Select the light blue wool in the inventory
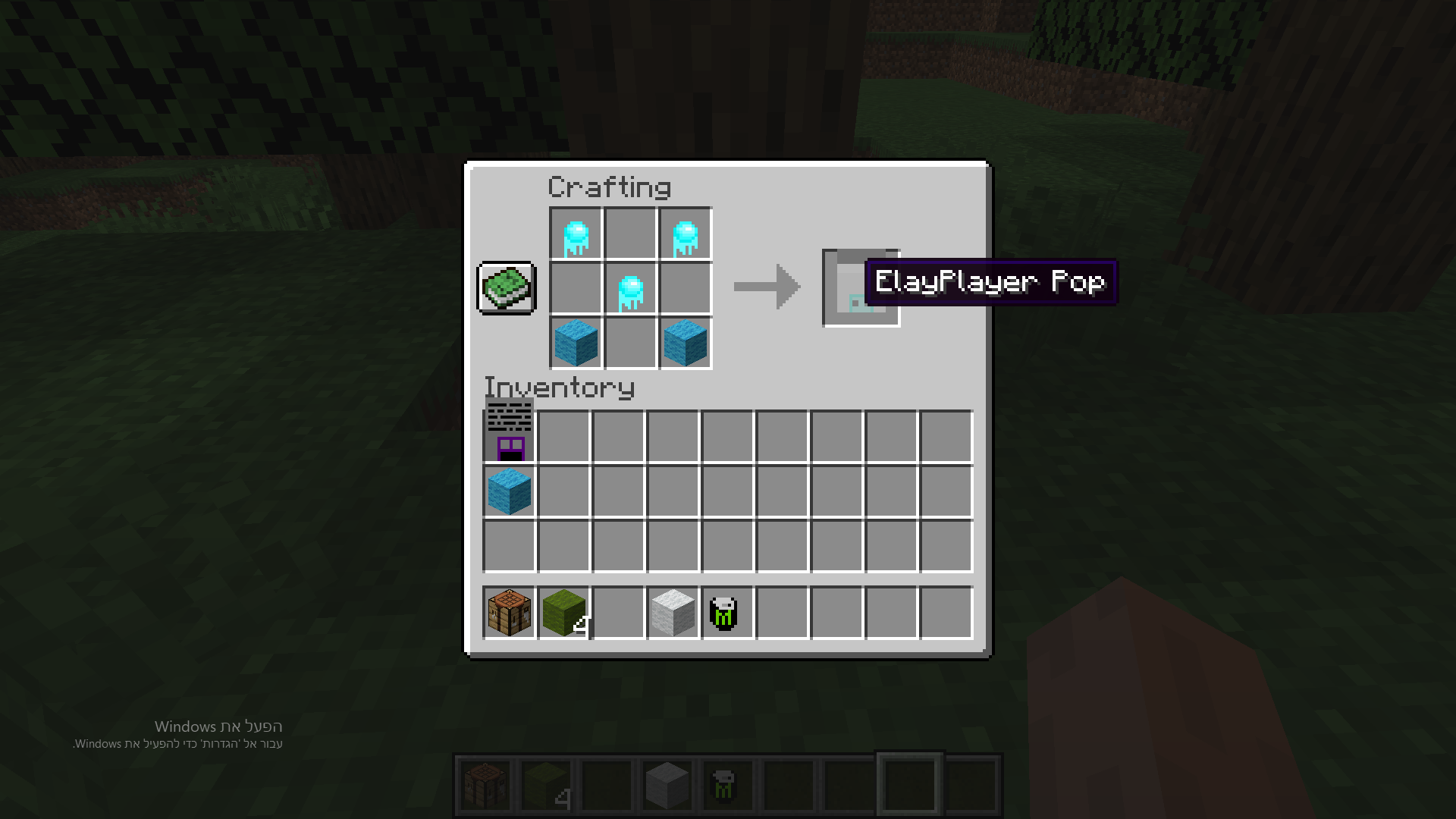This screenshot has width=1456, height=819. tap(508, 489)
